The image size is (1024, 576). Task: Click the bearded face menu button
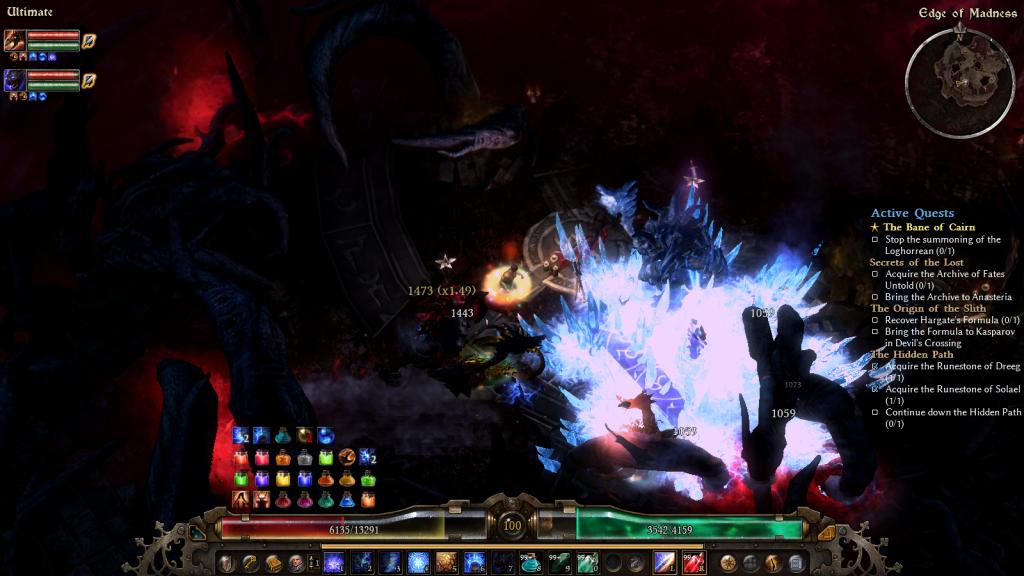pyautogui.click(x=296, y=563)
